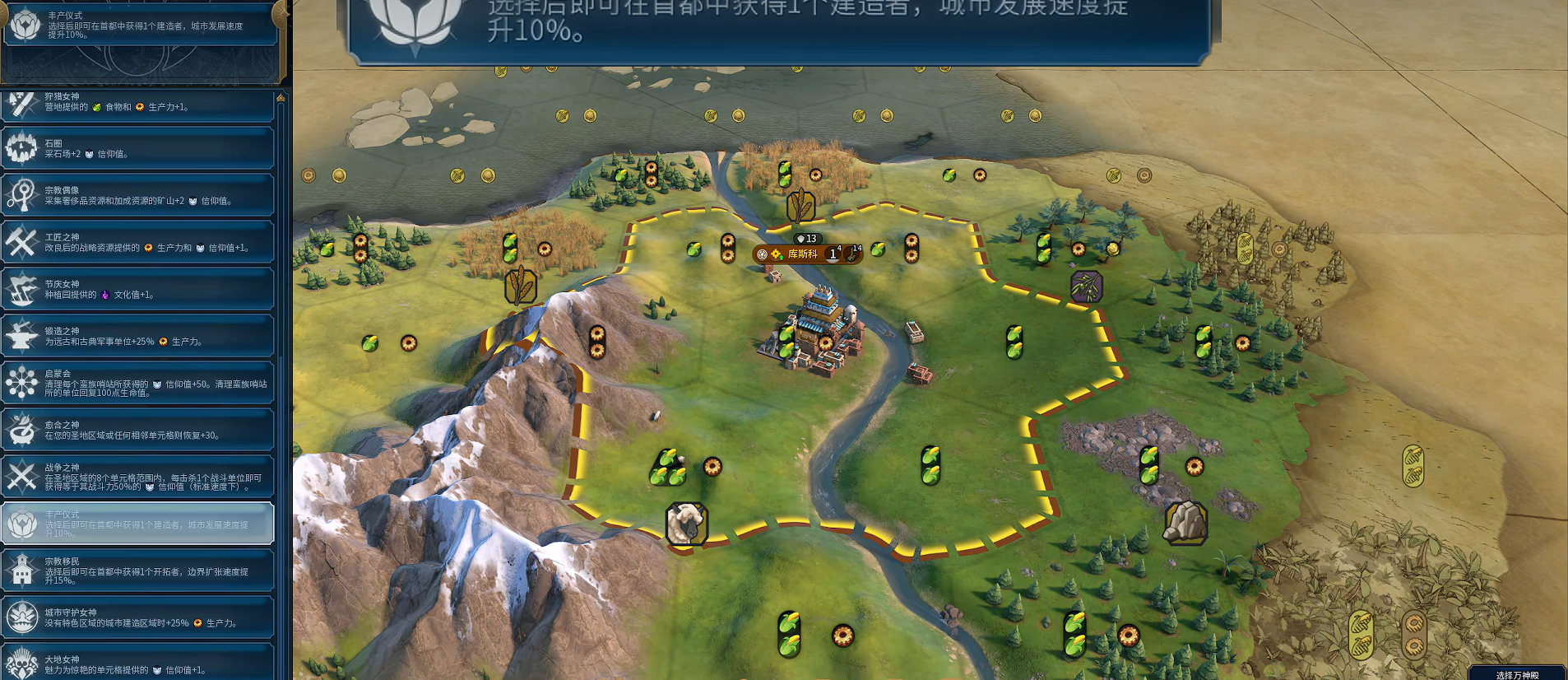Pick the 大地女神 pantheon entry

coord(138,664)
